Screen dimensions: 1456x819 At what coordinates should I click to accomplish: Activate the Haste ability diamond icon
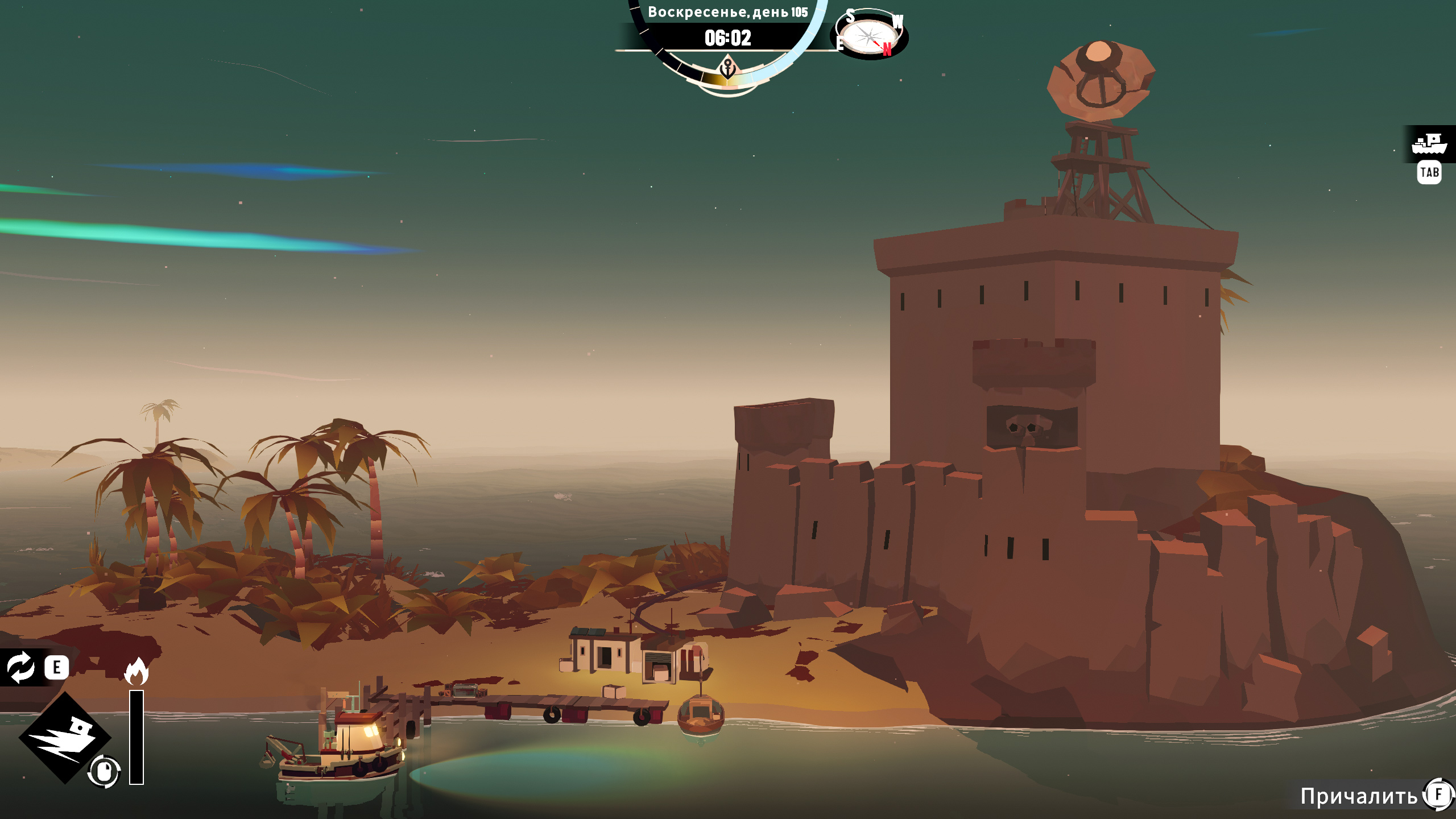pyautogui.click(x=64, y=738)
